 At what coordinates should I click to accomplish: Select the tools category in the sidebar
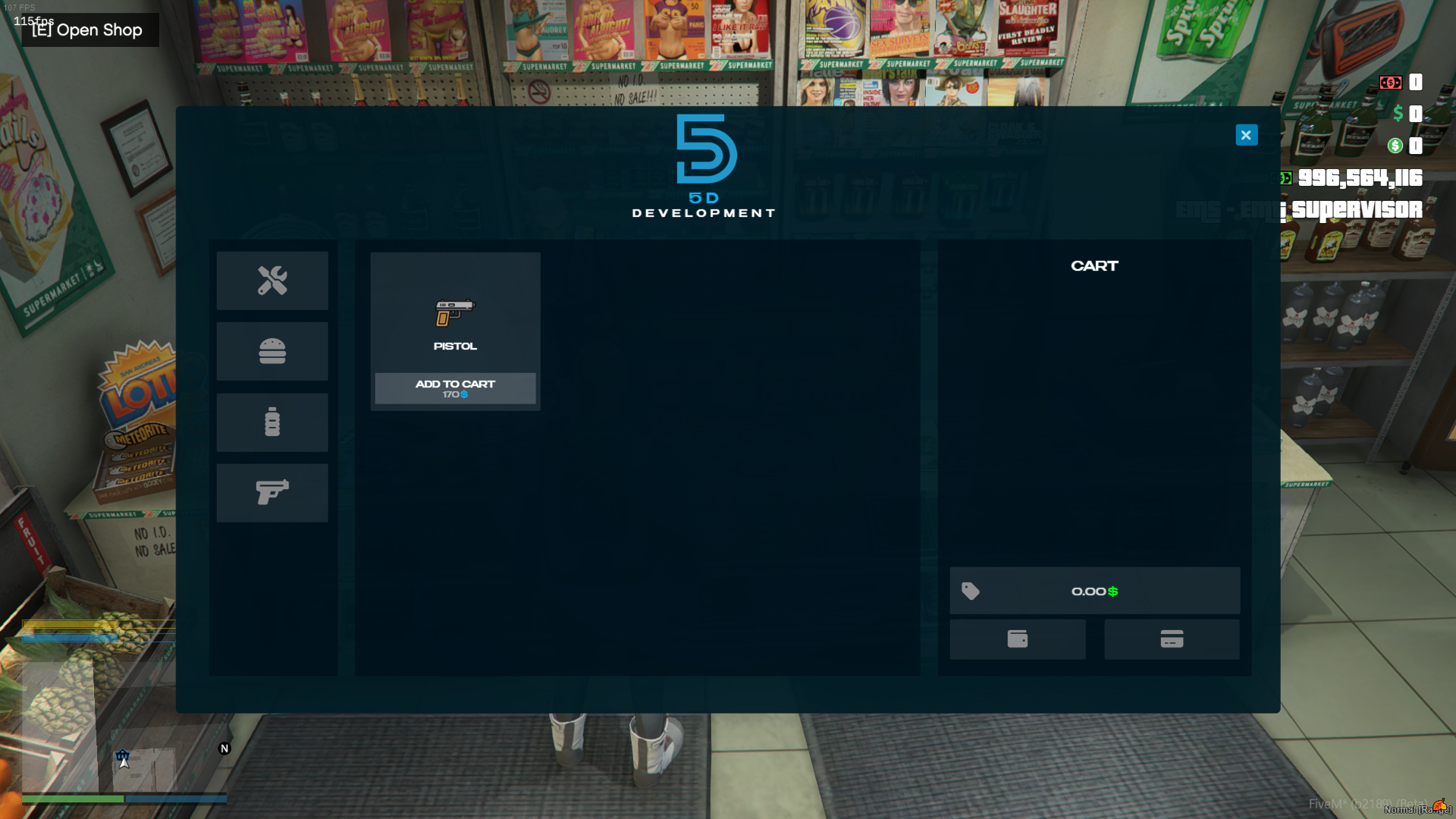pyautogui.click(x=271, y=281)
